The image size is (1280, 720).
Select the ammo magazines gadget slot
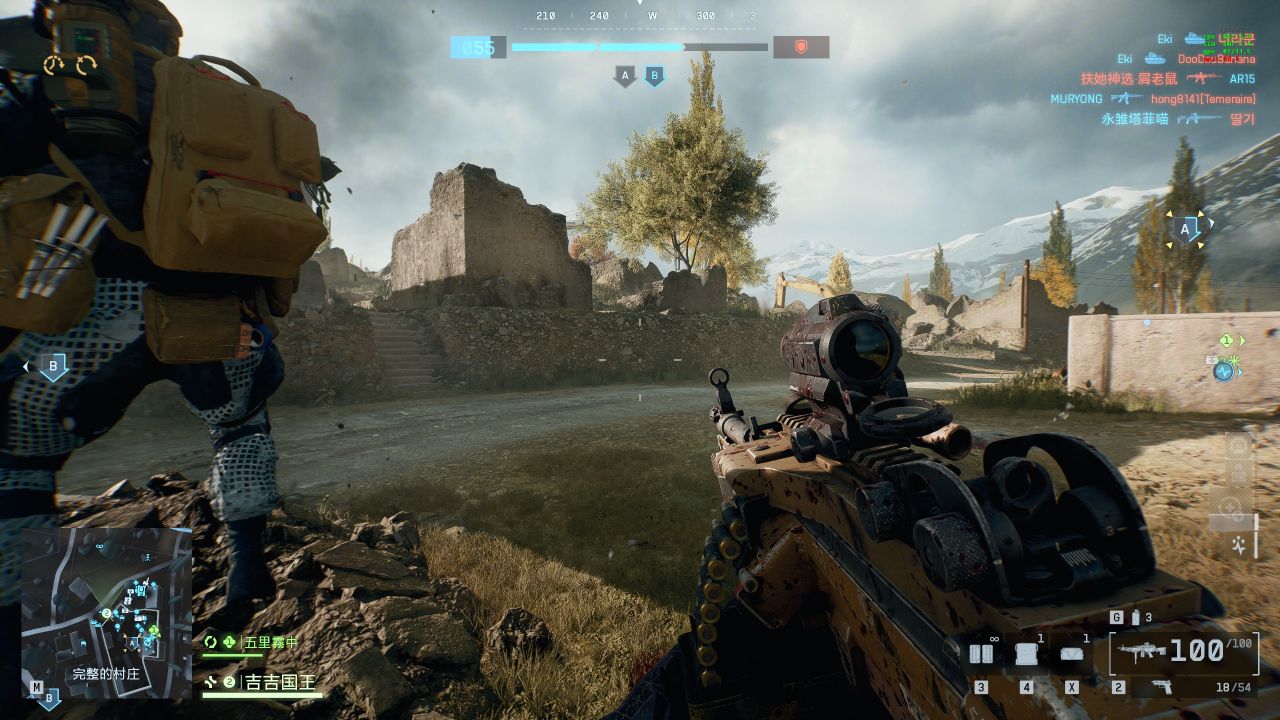981,654
